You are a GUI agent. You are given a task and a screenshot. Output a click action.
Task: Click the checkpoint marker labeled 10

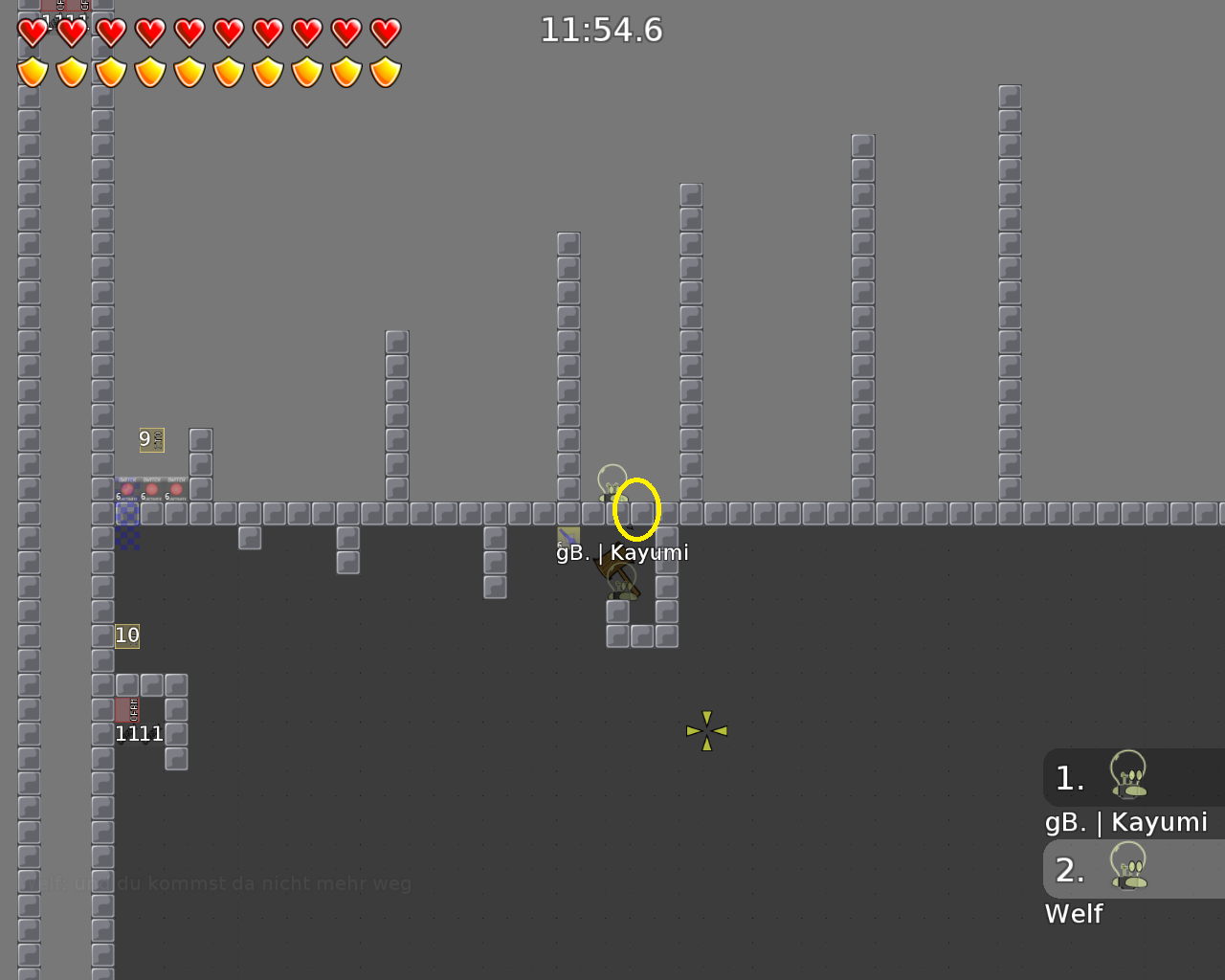(126, 635)
